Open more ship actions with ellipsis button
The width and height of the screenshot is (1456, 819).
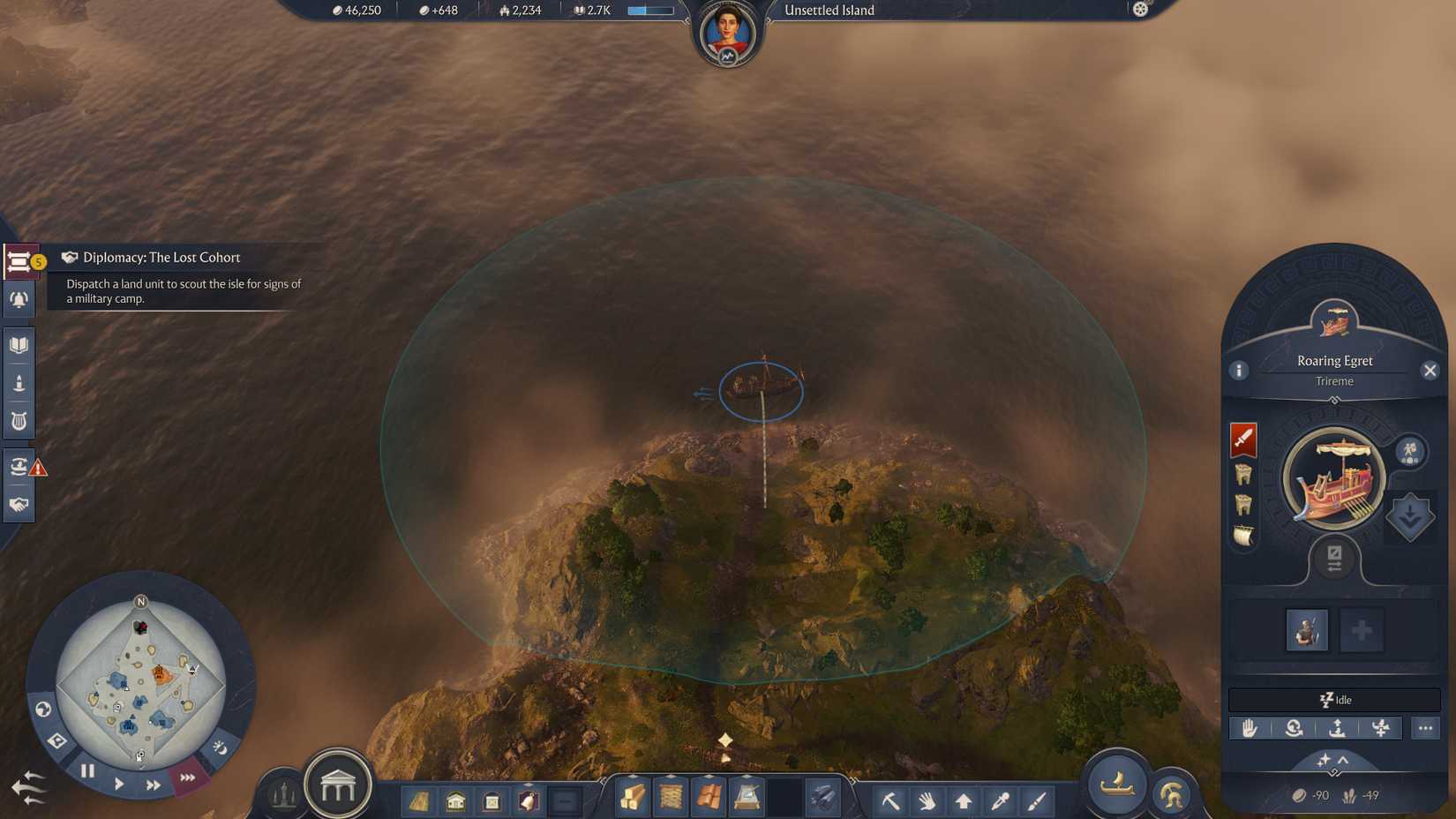click(1426, 728)
